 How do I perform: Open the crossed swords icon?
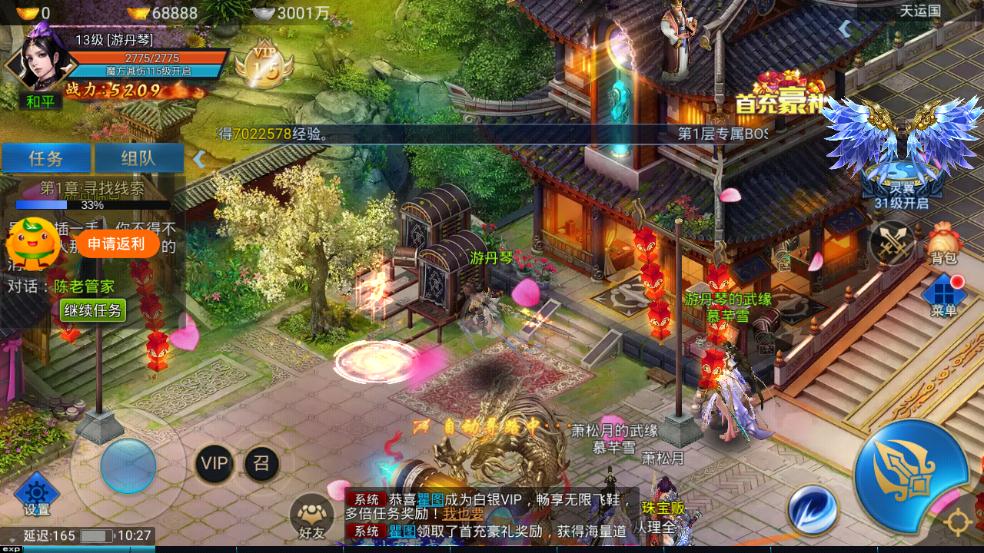point(890,241)
